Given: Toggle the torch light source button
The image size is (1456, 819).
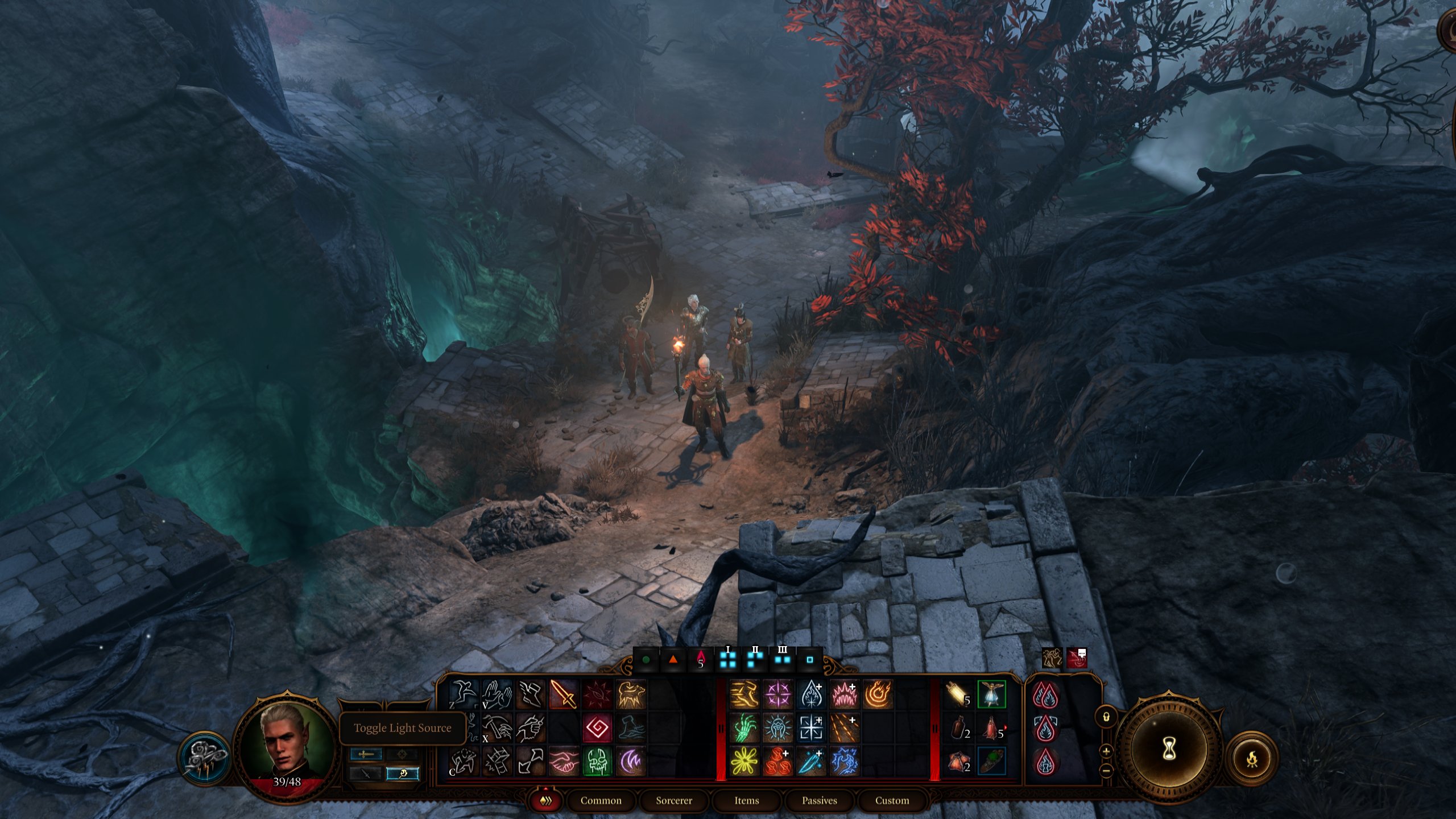Looking at the screenshot, I should click(402, 774).
